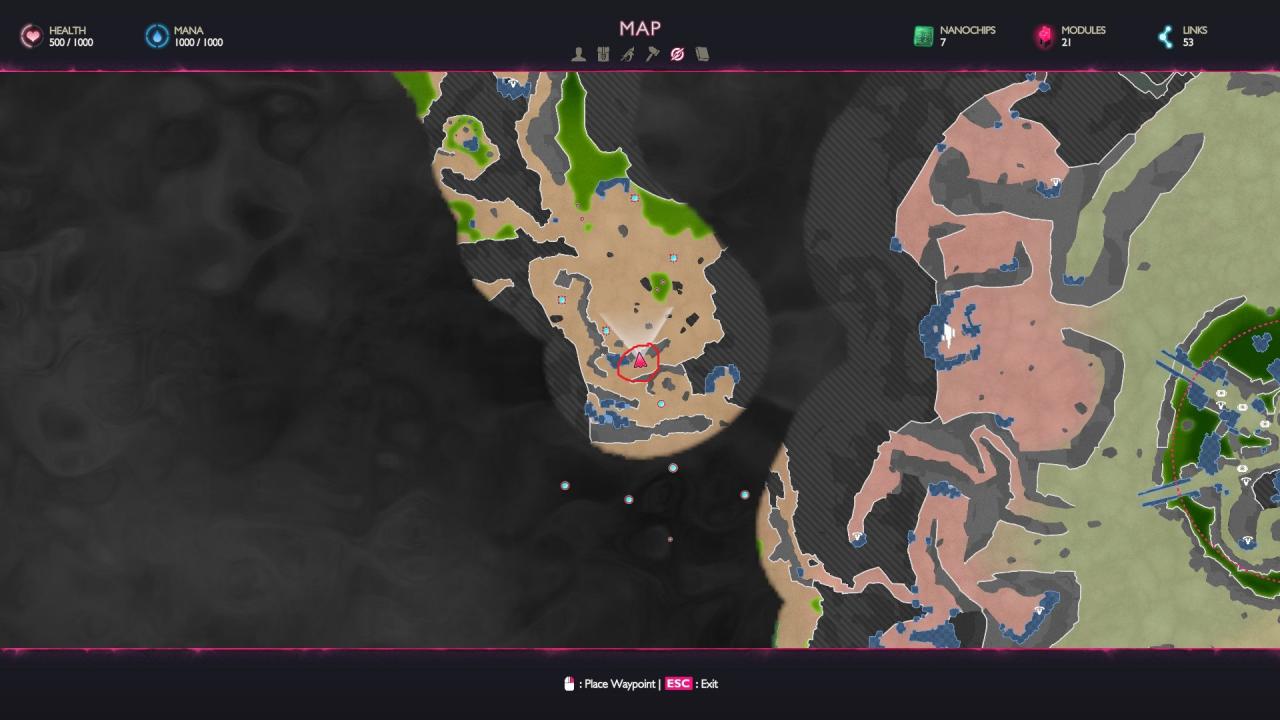Switch to the backpack inventory tab
Image resolution: width=1280 pixels, height=720 pixels.
click(603, 54)
